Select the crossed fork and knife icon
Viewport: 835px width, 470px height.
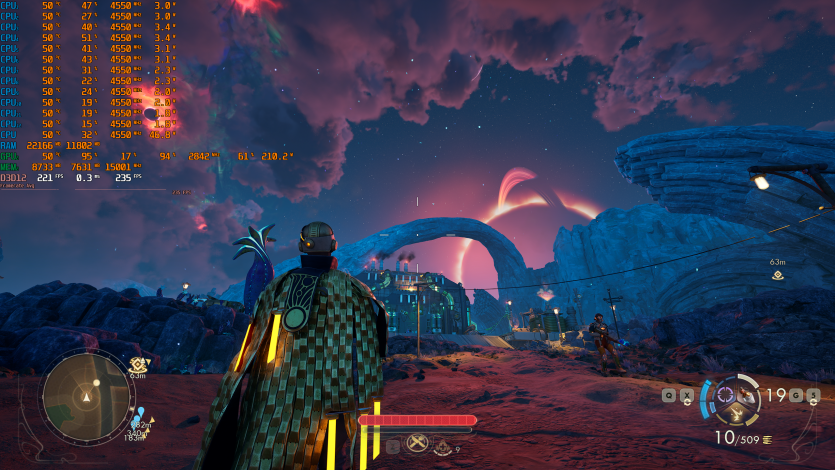click(x=418, y=444)
